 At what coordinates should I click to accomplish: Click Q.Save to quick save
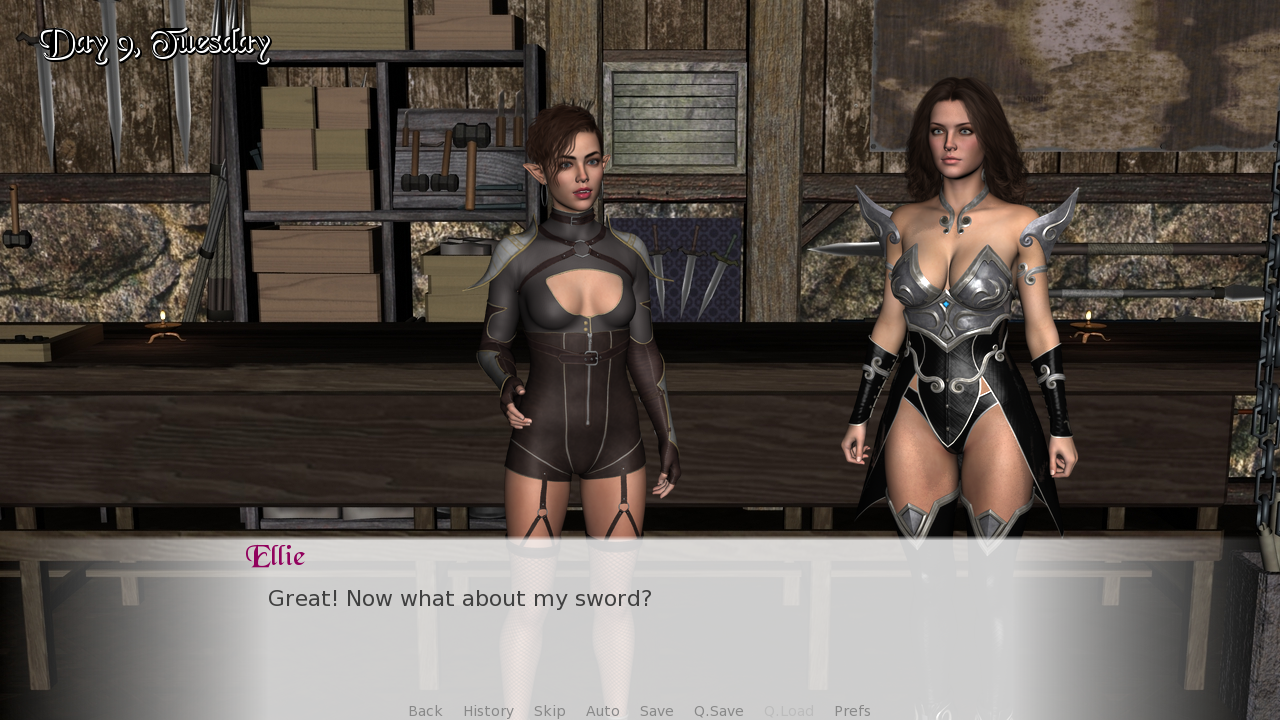click(x=718, y=711)
